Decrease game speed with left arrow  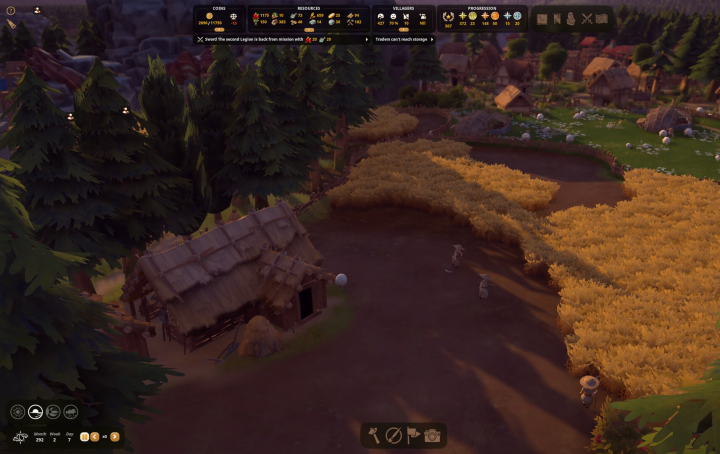(95, 436)
